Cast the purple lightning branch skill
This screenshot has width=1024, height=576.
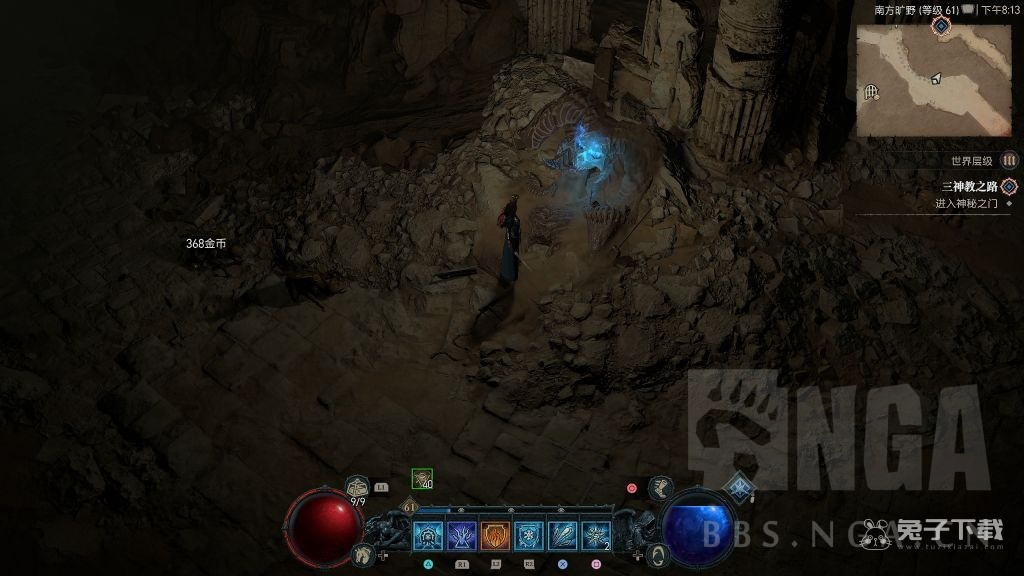[461, 537]
